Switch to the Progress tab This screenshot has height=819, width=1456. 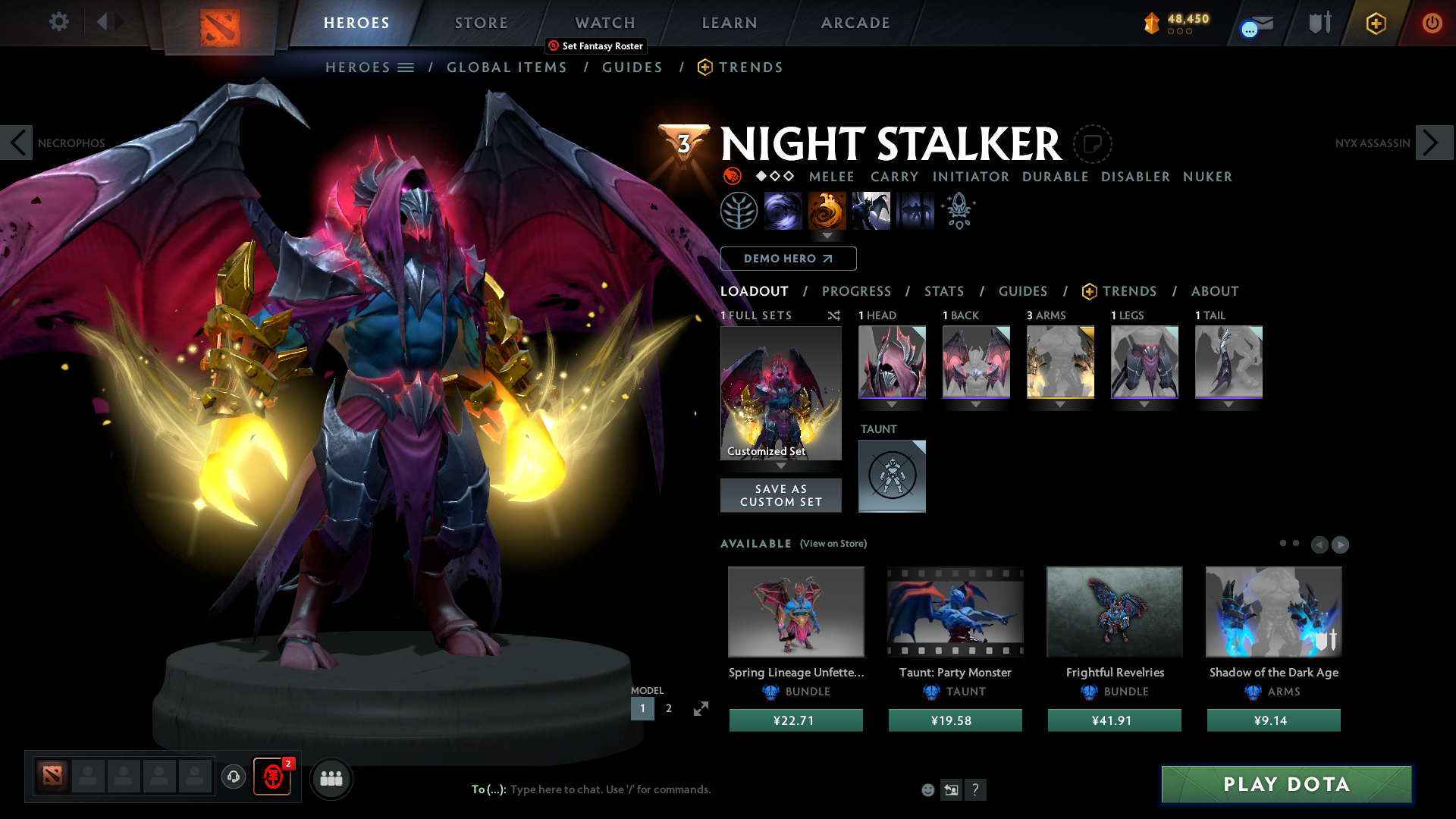(856, 291)
